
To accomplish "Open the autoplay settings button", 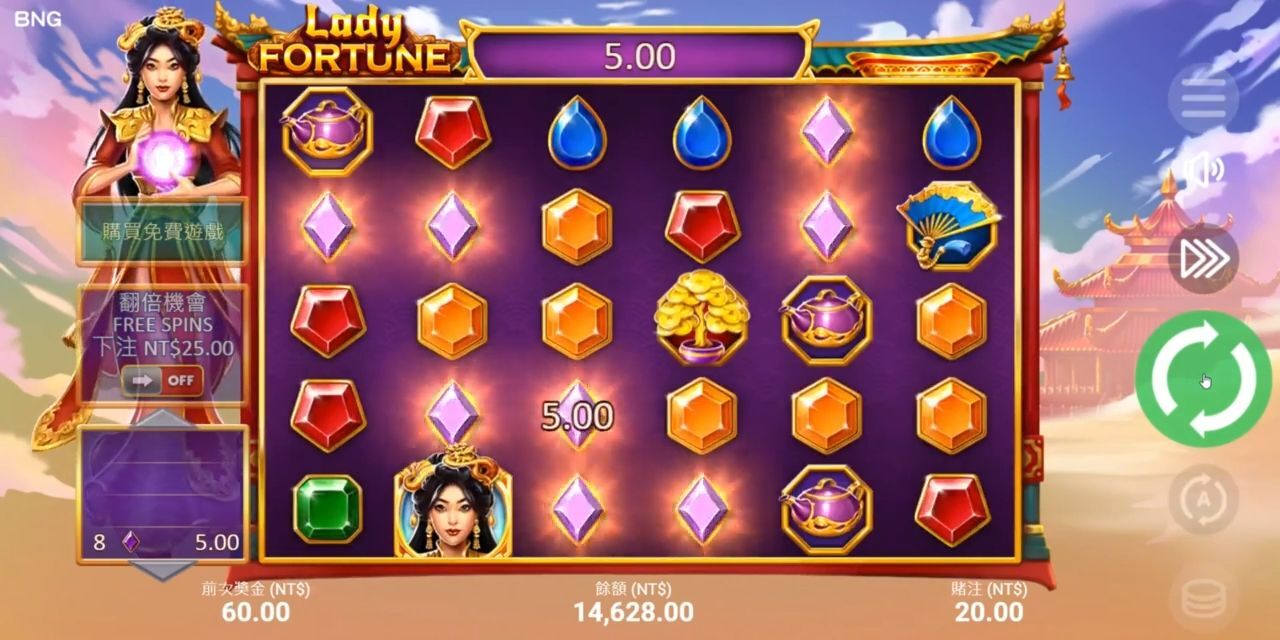I will (x=1203, y=499).
